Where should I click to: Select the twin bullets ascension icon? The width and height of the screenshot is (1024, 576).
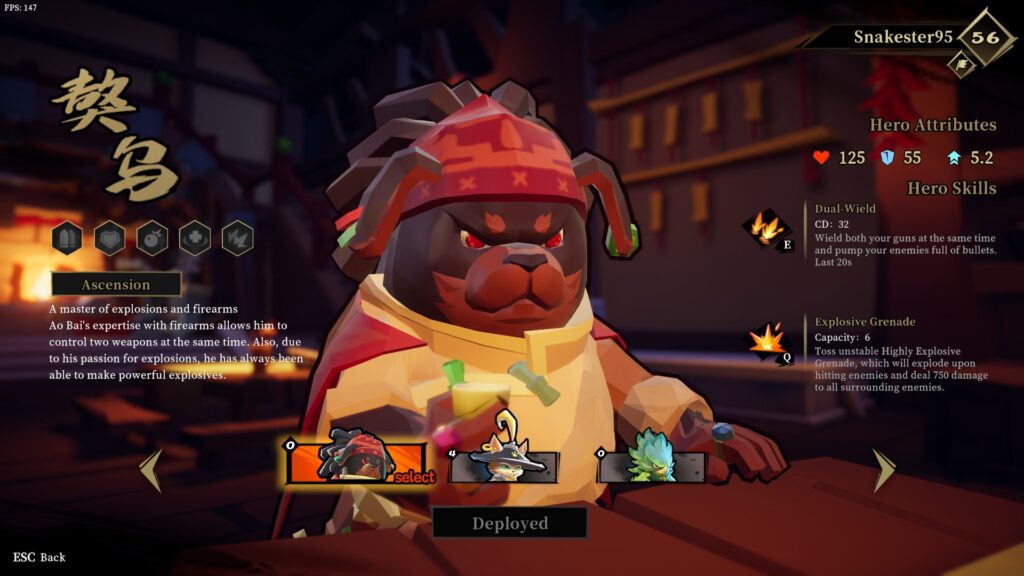[67, 238]
